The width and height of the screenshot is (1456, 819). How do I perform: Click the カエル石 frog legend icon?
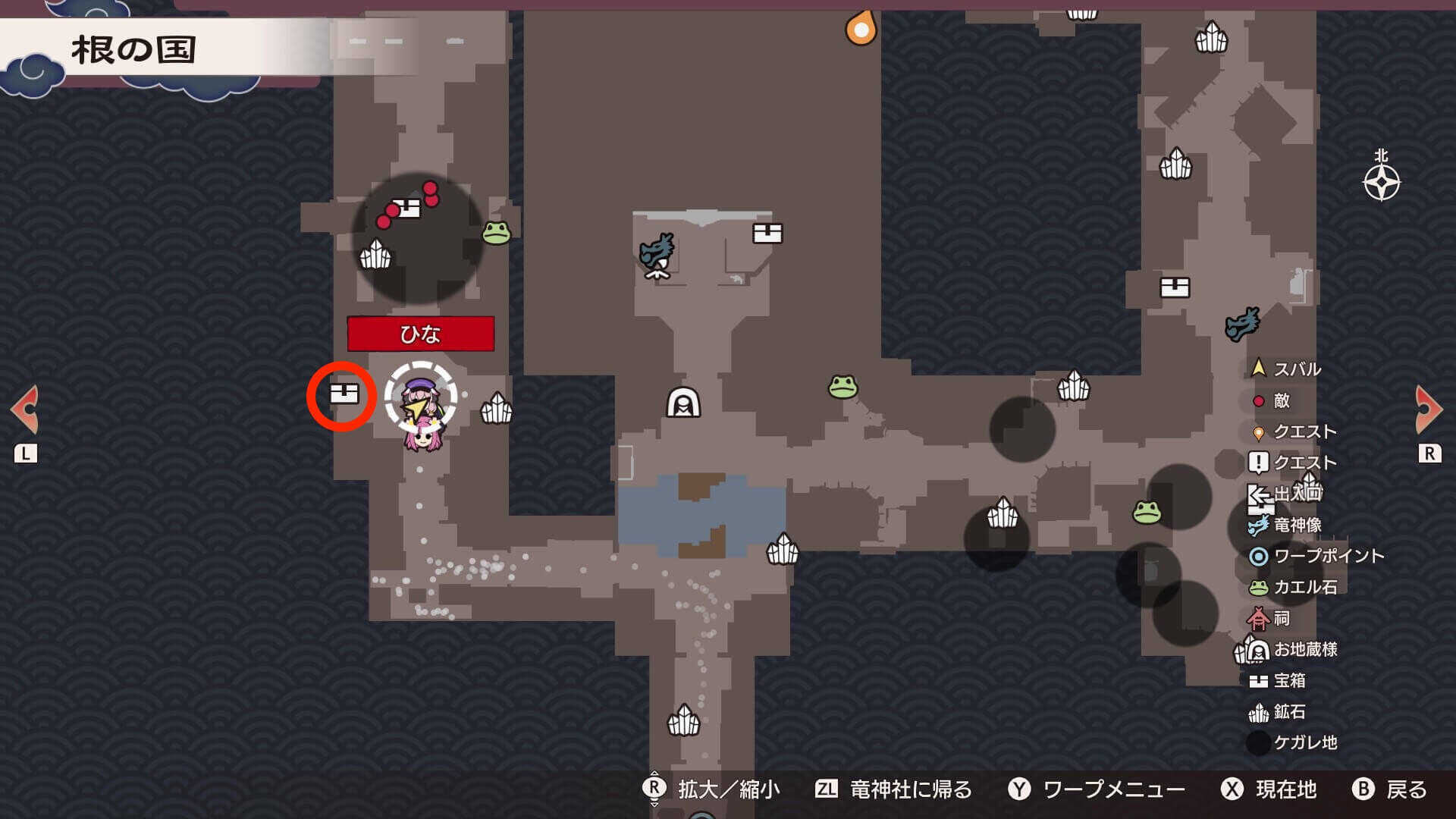point(1257,587)
